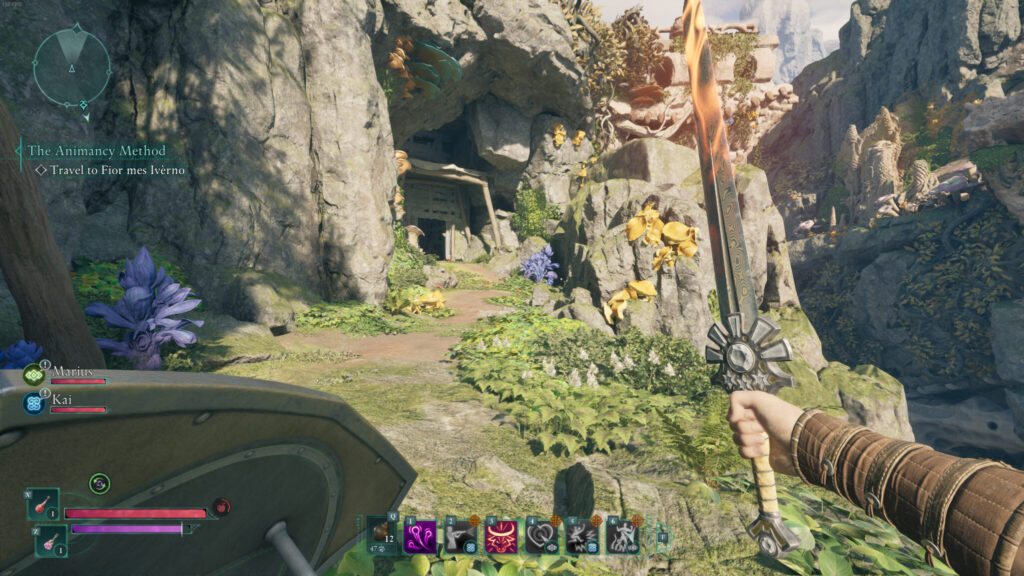Activate the purple swirling wisps ability
Viewport: 1024px width, 576px height.
419,536
